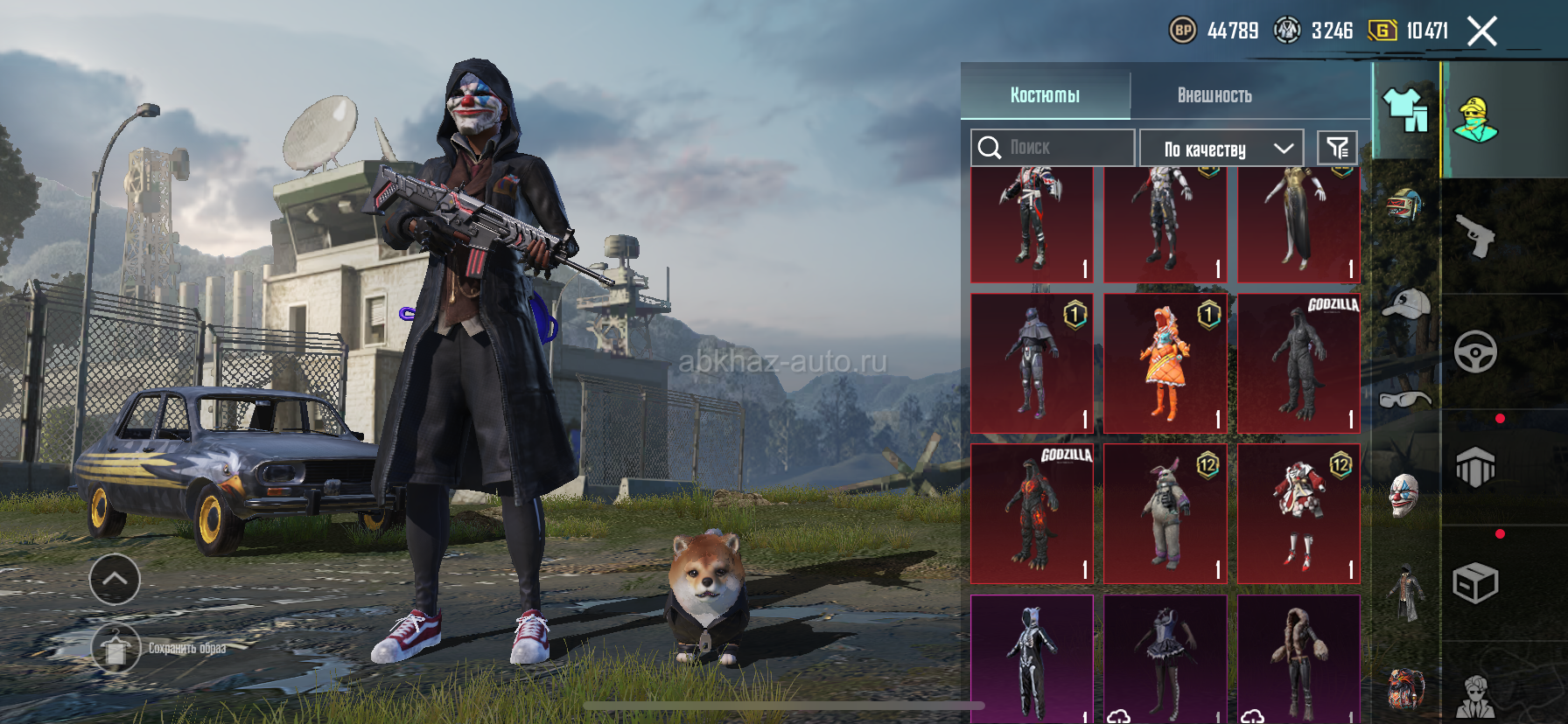Choose the skeleton suit costume

click(1032, 660)
